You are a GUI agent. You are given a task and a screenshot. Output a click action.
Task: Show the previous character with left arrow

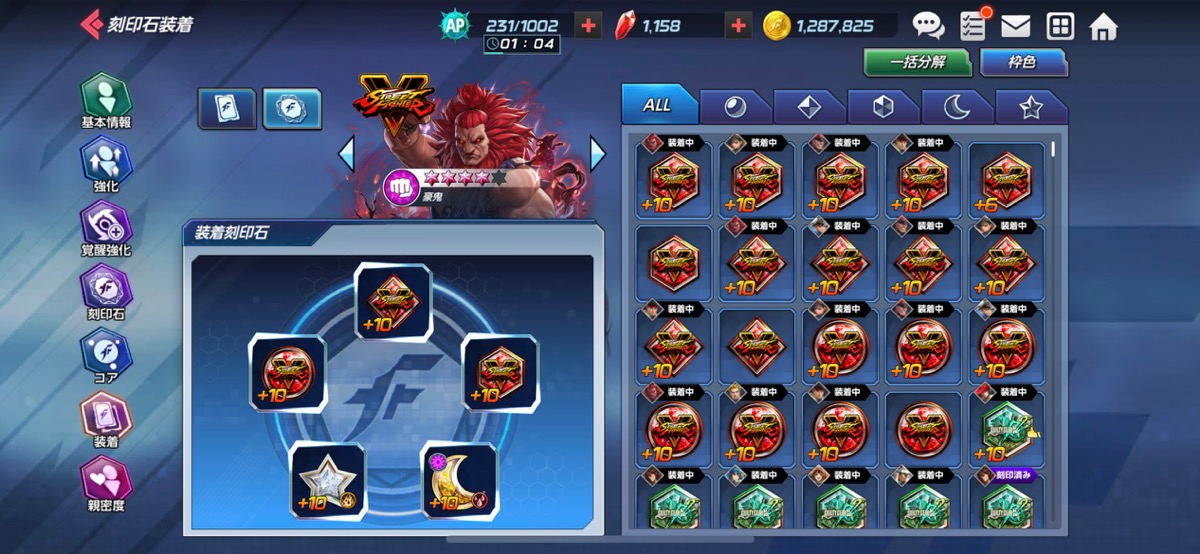[x=346, y=154]
